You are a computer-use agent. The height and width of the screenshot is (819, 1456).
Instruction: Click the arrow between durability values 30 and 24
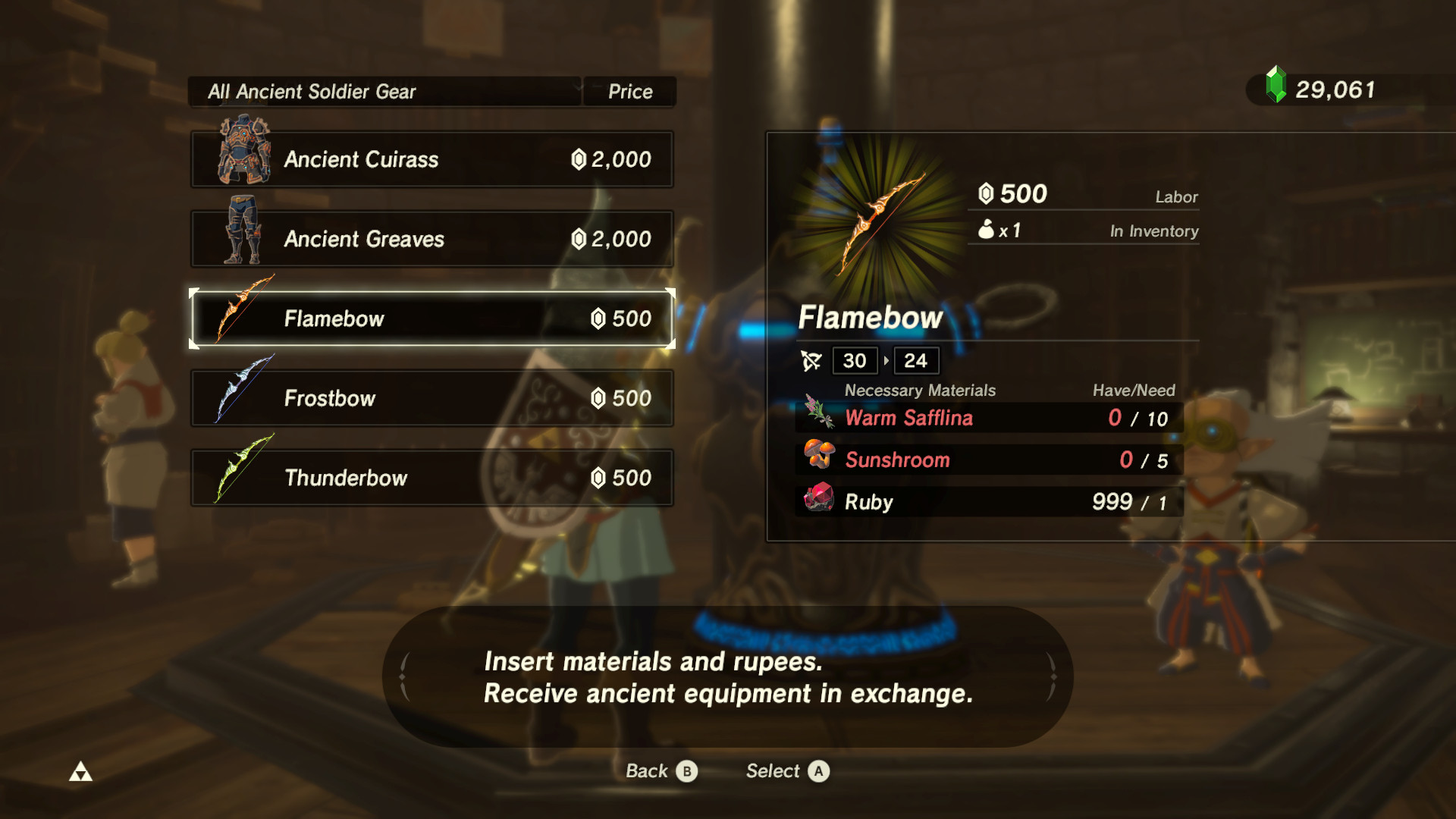click(885, 361)
